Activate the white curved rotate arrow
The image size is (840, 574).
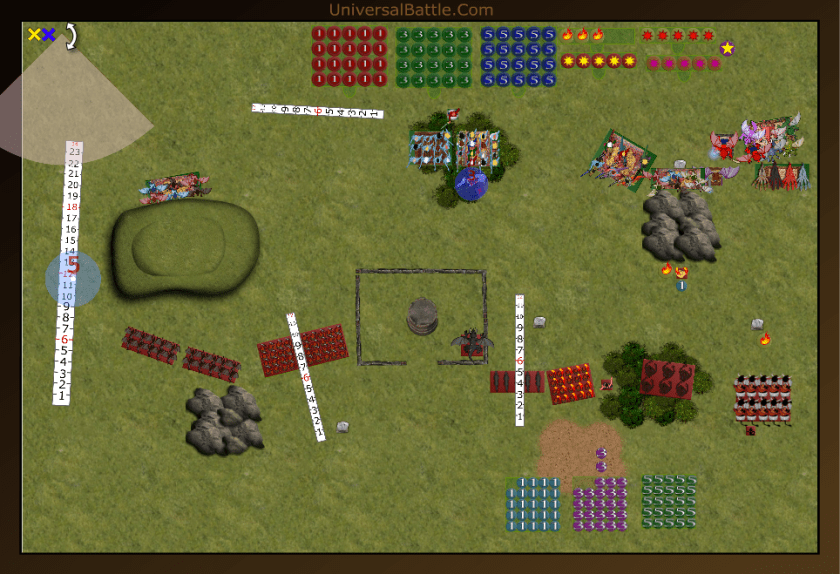pyautogui.click(x=70, y=37)
